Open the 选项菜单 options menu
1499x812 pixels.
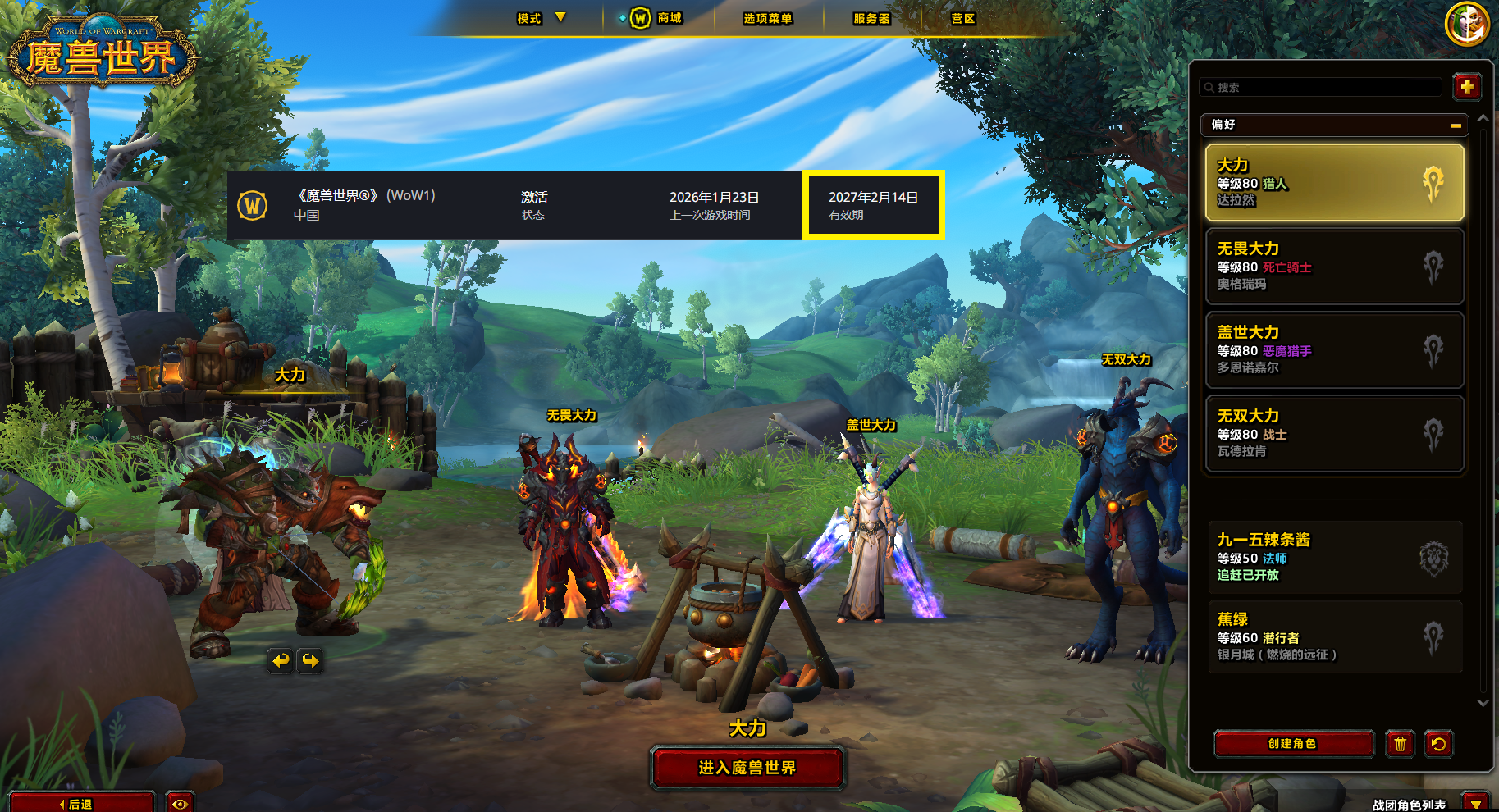coord(767,18)
